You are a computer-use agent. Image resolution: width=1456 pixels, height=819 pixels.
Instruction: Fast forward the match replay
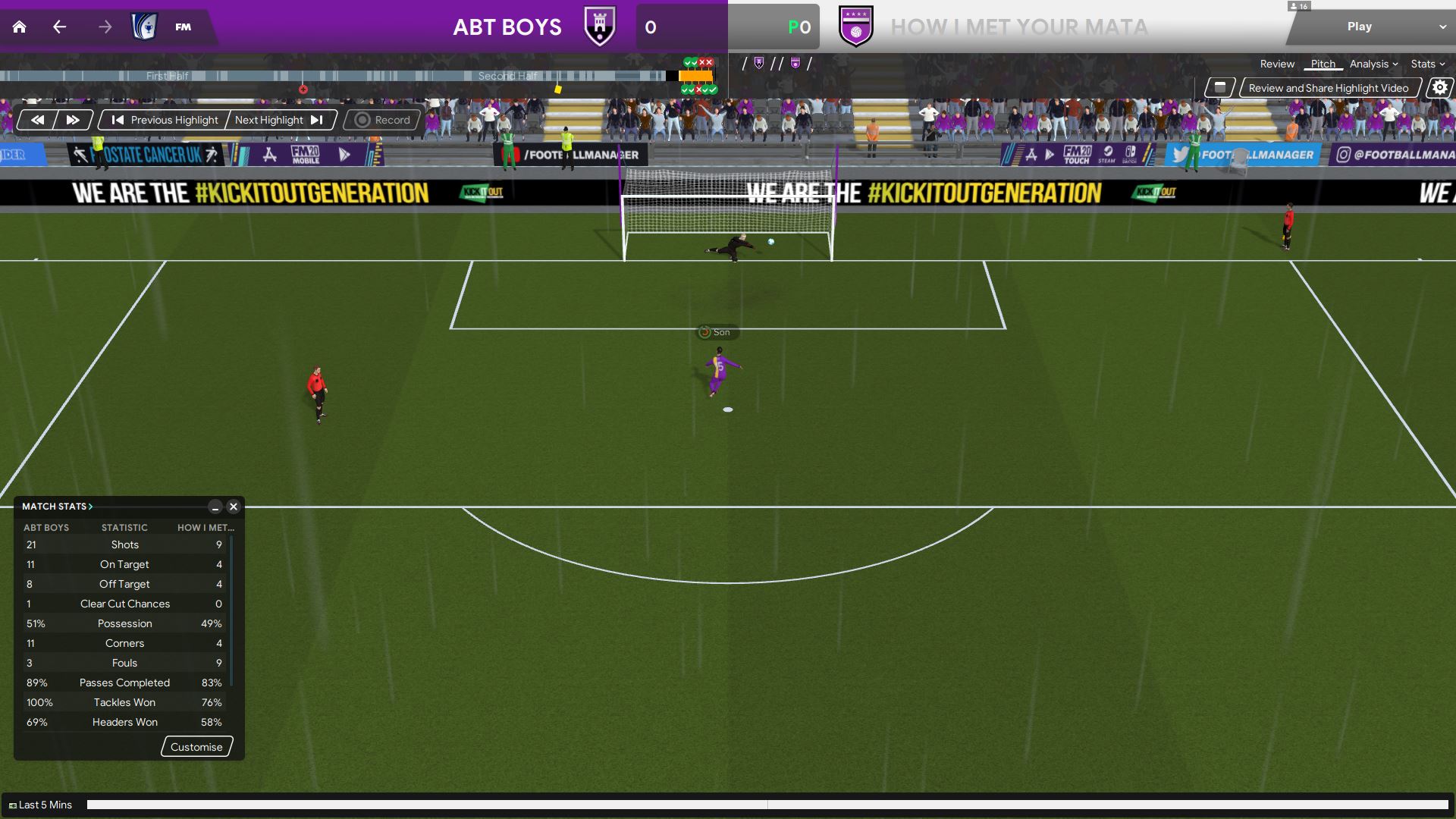click(73, 120)
